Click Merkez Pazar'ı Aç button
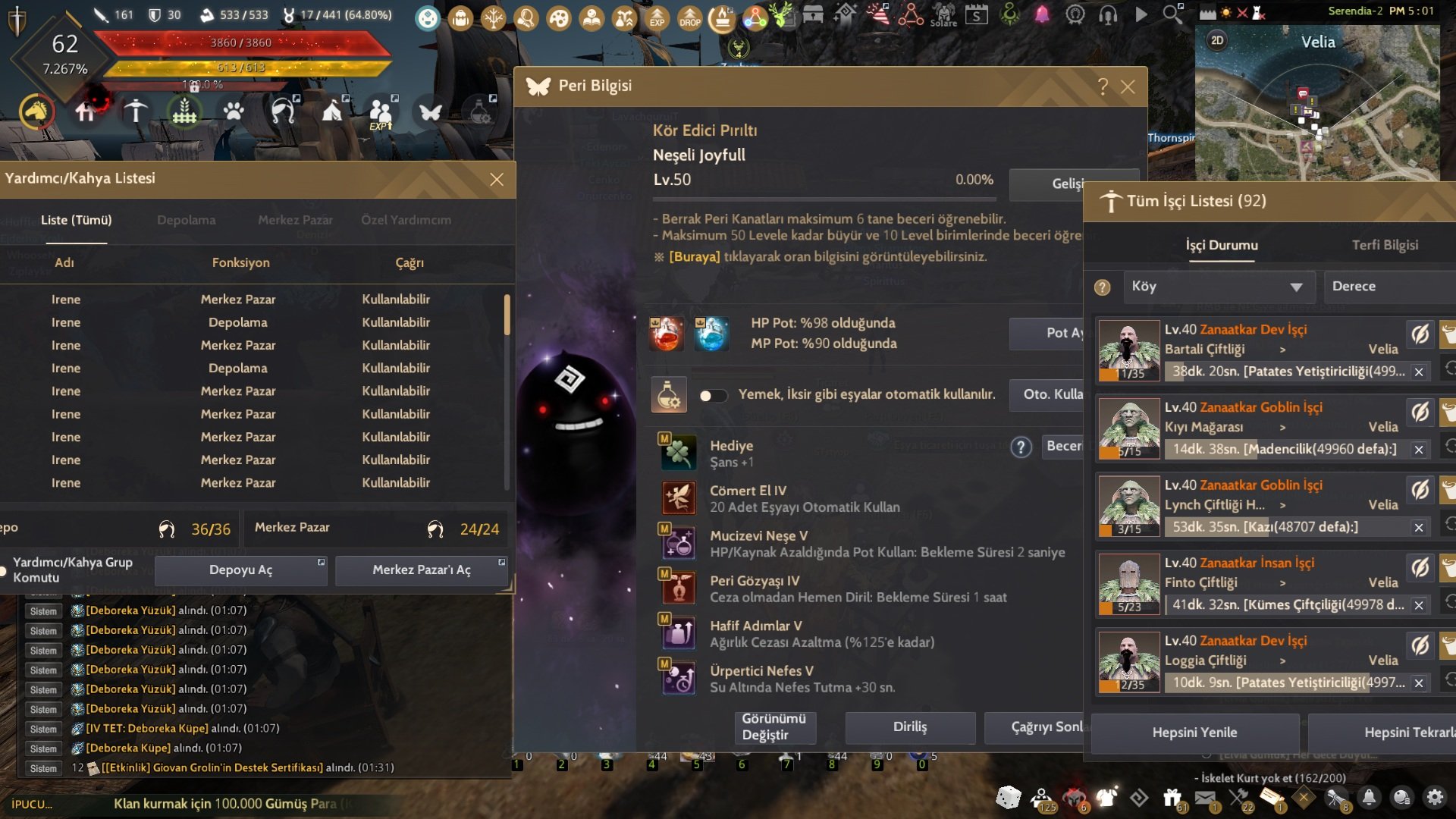Image resolution: width=1456 pixels, height=819 pixels. pos(421,570)
